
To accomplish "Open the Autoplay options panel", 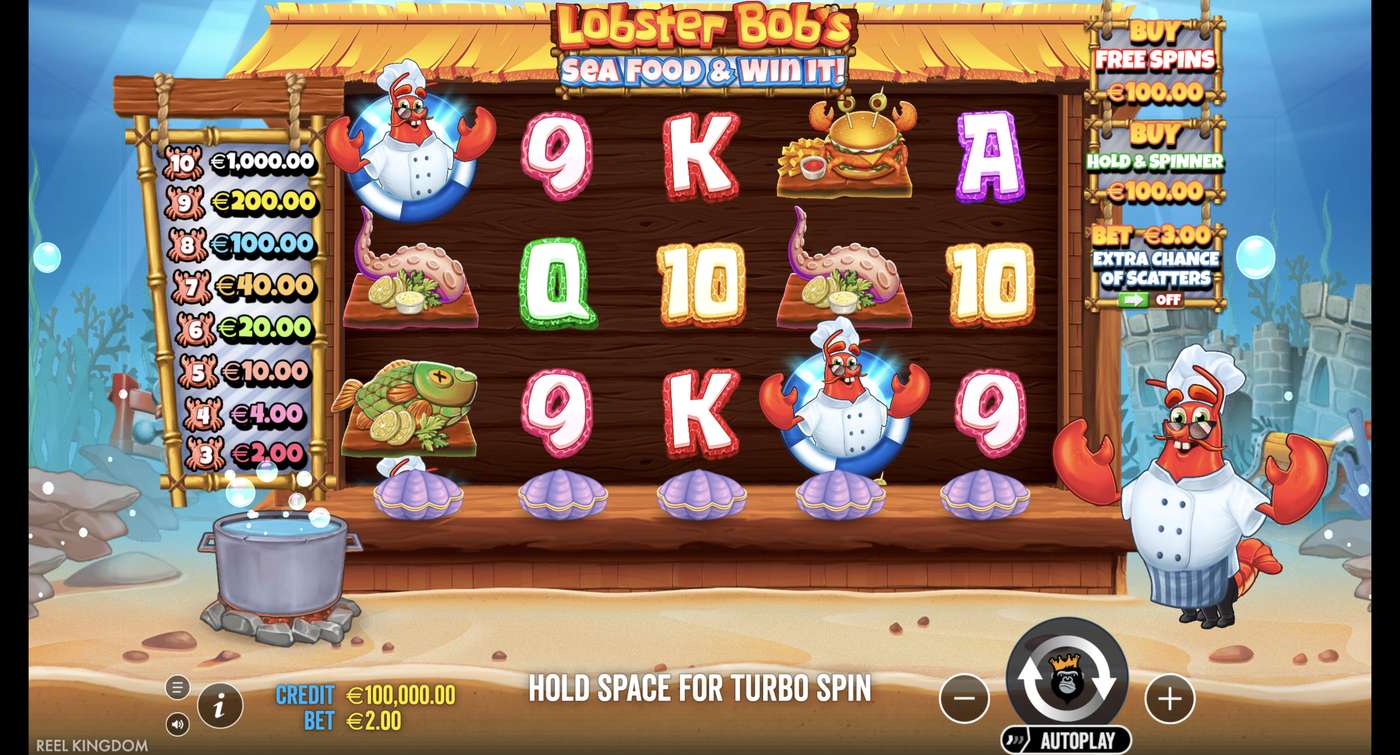I will (x=1064, y=737).
